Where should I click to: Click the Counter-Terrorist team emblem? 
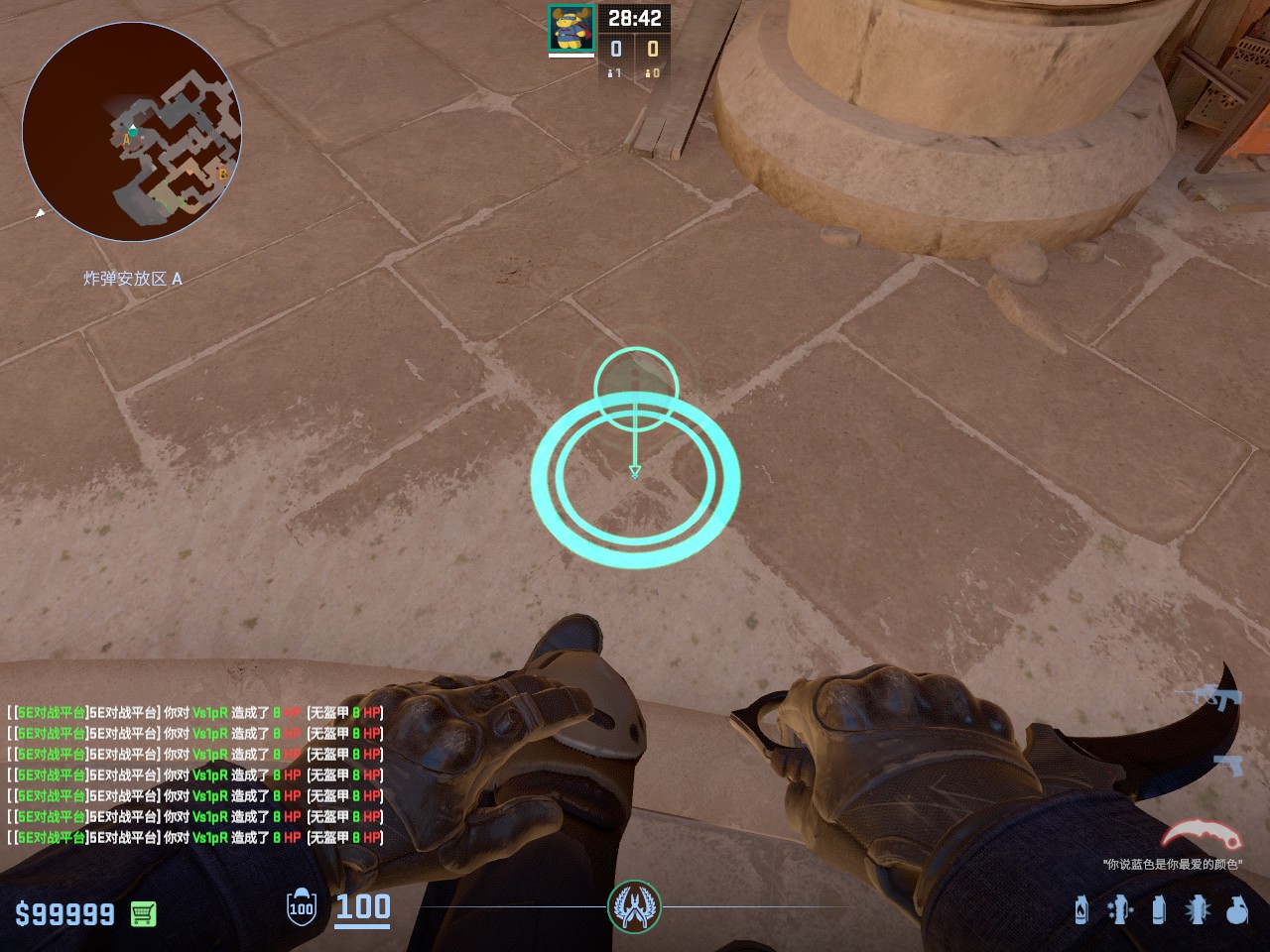(634, 906)
